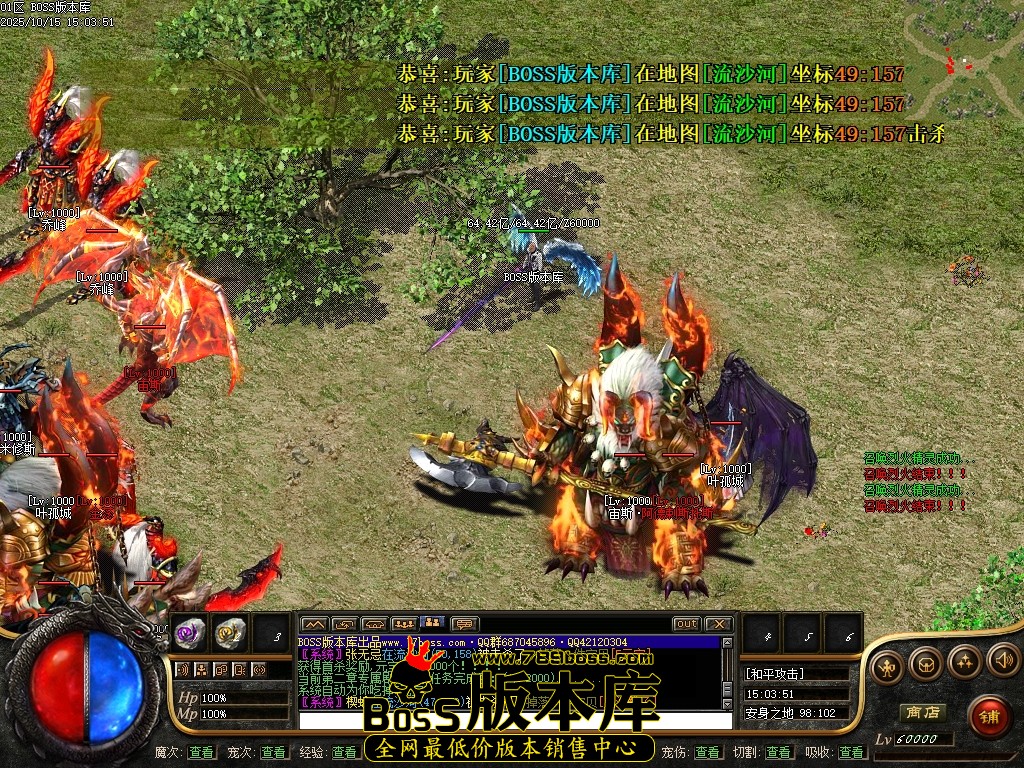View 魔次 details via 查看
Screen dimensions: 1024x768
click(x=201, y=752)
